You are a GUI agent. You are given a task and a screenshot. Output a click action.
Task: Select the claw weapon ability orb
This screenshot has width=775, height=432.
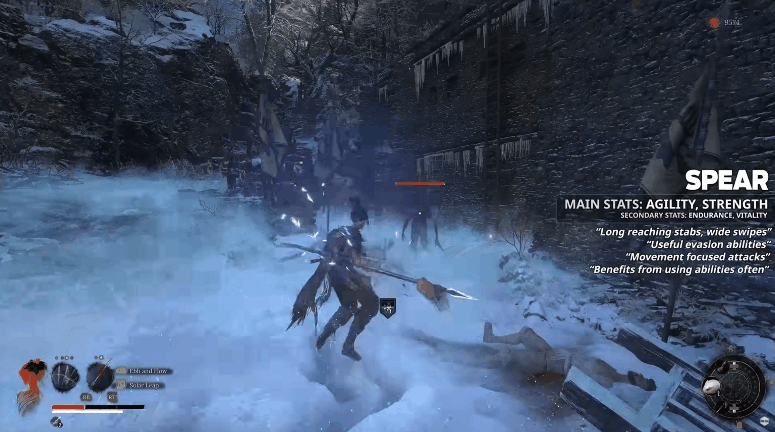(x=66, y=377)
